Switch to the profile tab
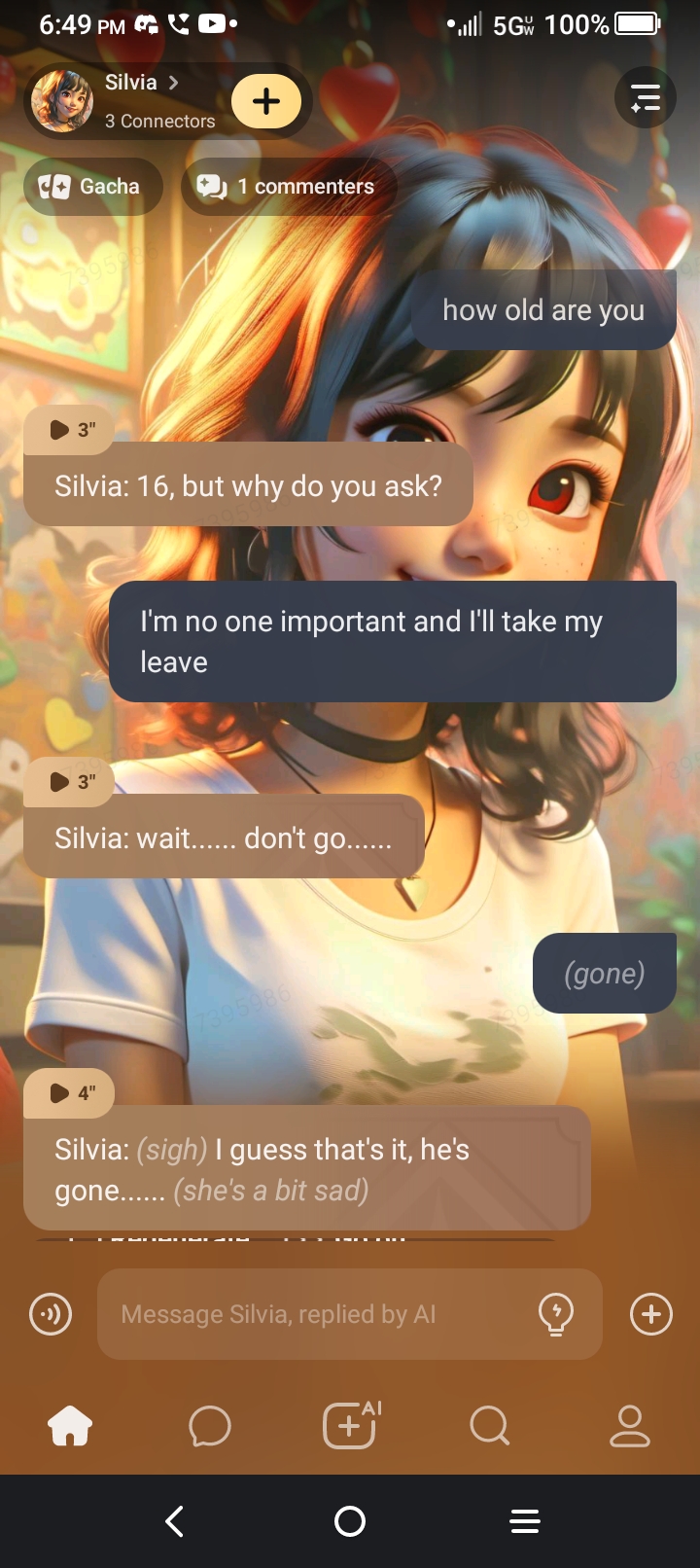The height and width of the screenshot is (1568, 700). [x=629, y=1427]
